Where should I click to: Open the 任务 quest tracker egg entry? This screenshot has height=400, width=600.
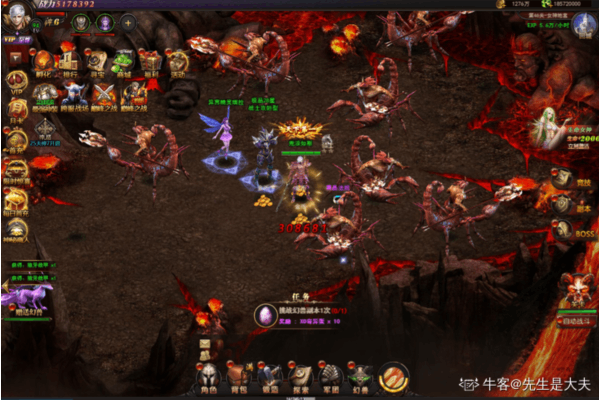(x=267, y=315)
